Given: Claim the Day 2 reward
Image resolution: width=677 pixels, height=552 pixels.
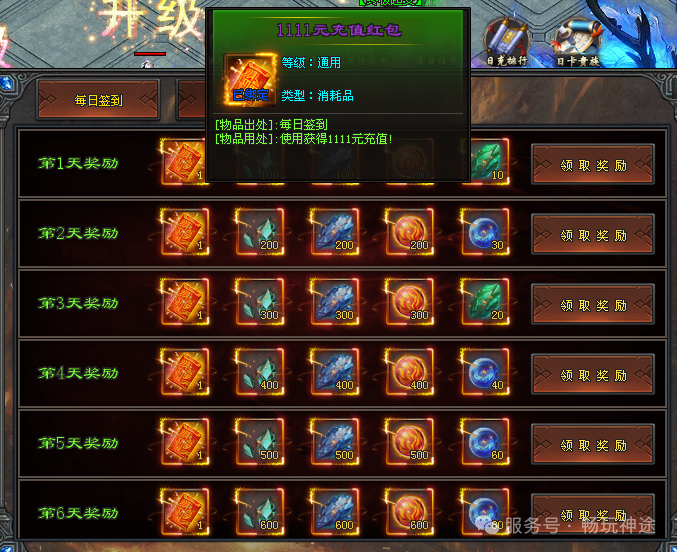Looking at the screenshot, I should (593, 235).
